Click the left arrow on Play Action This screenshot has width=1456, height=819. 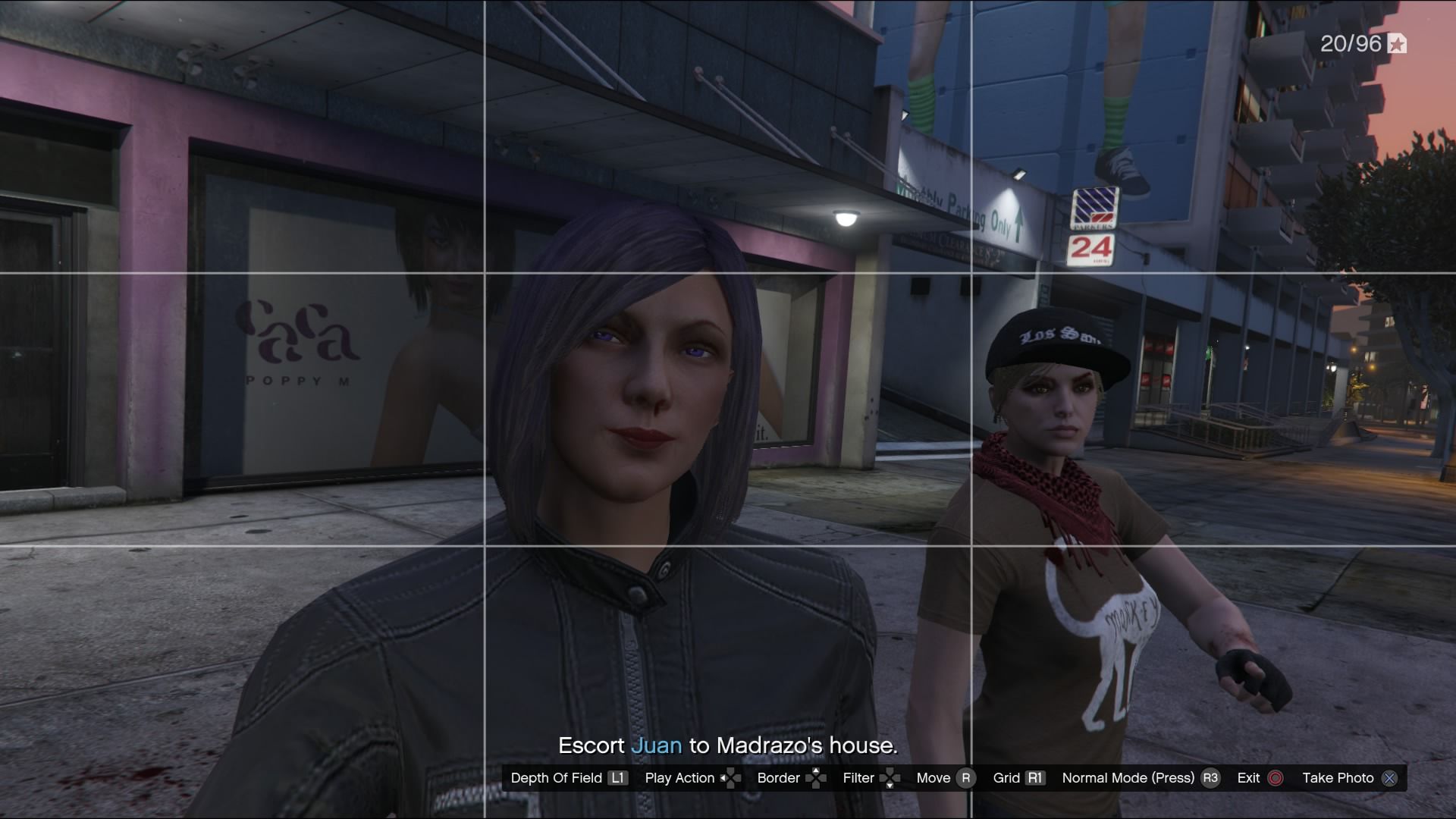(x=722, y=778)
